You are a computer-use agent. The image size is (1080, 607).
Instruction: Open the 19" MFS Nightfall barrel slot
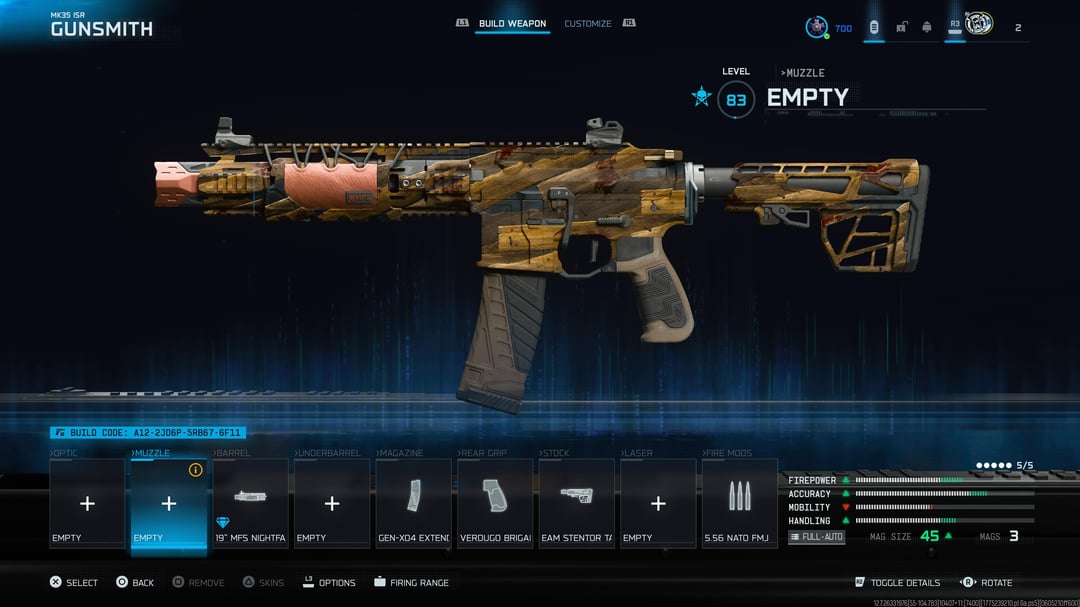click(x=251, y=503)
